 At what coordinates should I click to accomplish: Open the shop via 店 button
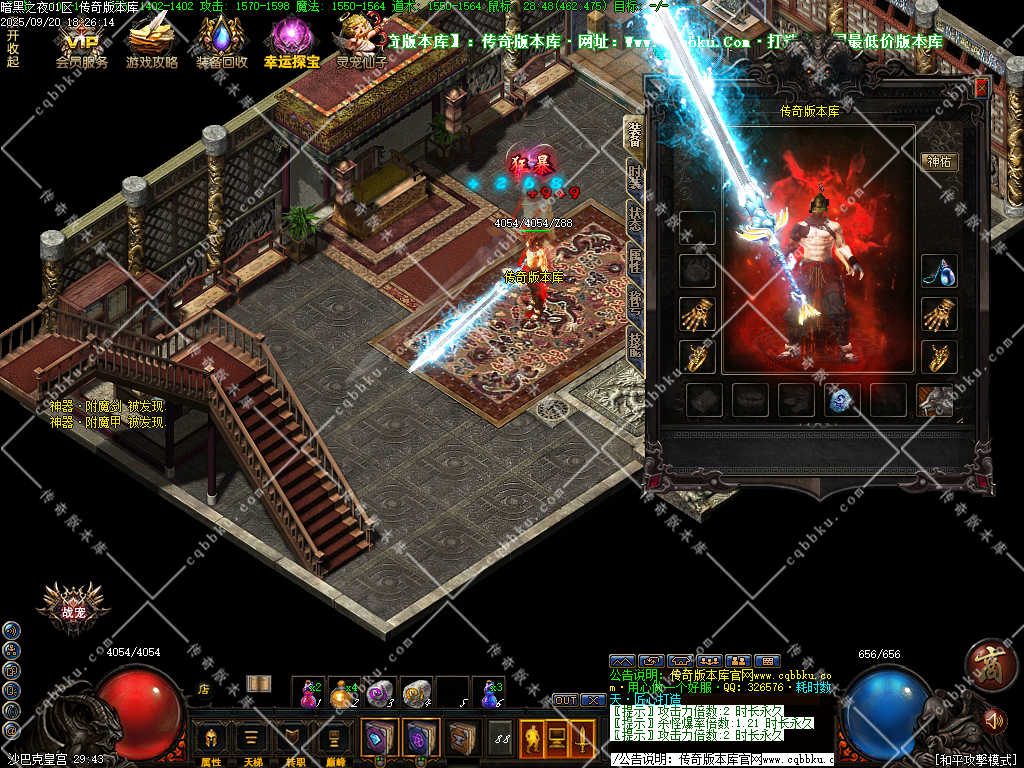[203, 688]
